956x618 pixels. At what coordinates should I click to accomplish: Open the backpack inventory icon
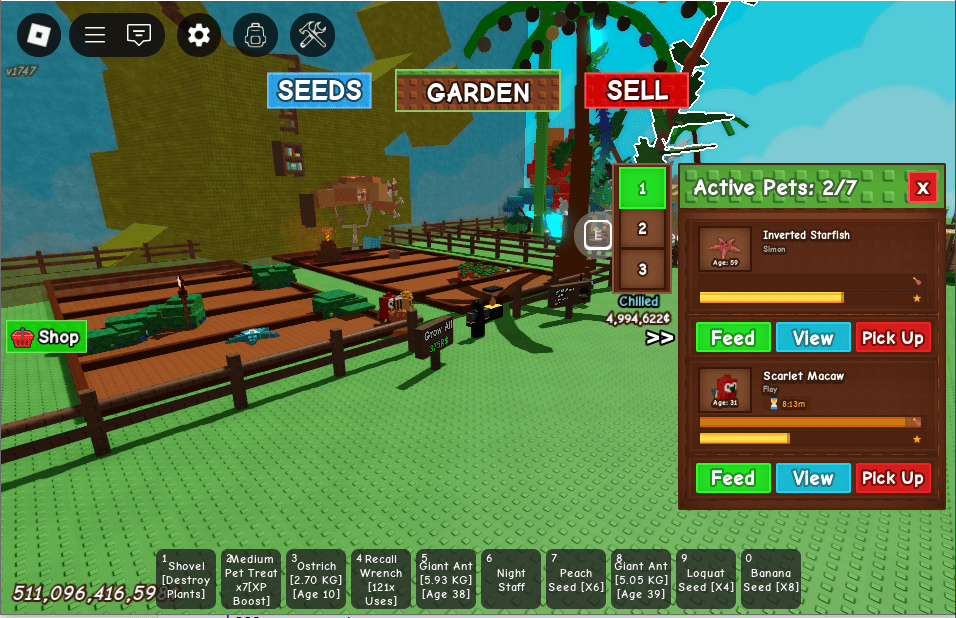(255, 35)
